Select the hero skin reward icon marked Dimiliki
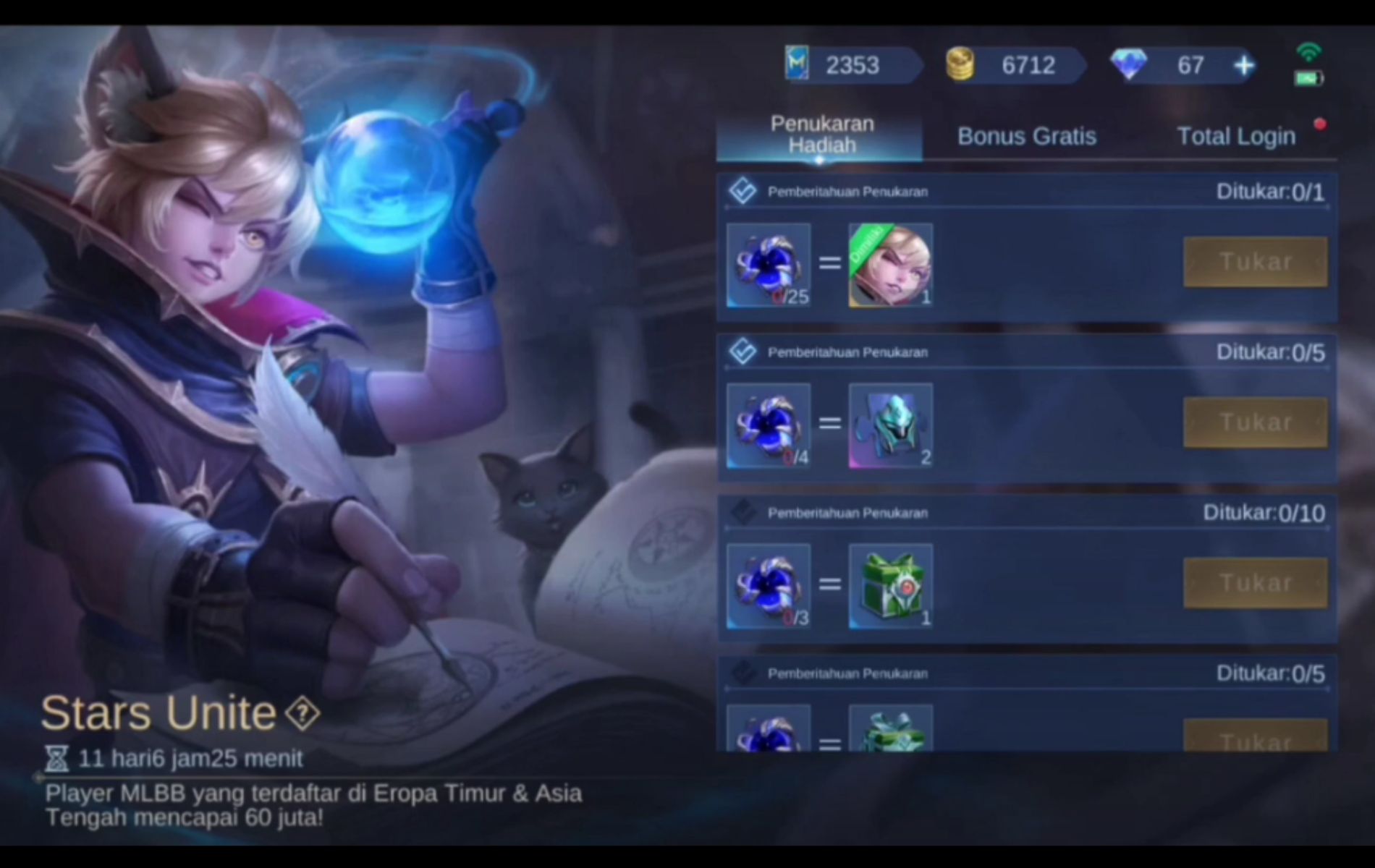The height and width of the screenshot is (868, 1375). [891, 266]
